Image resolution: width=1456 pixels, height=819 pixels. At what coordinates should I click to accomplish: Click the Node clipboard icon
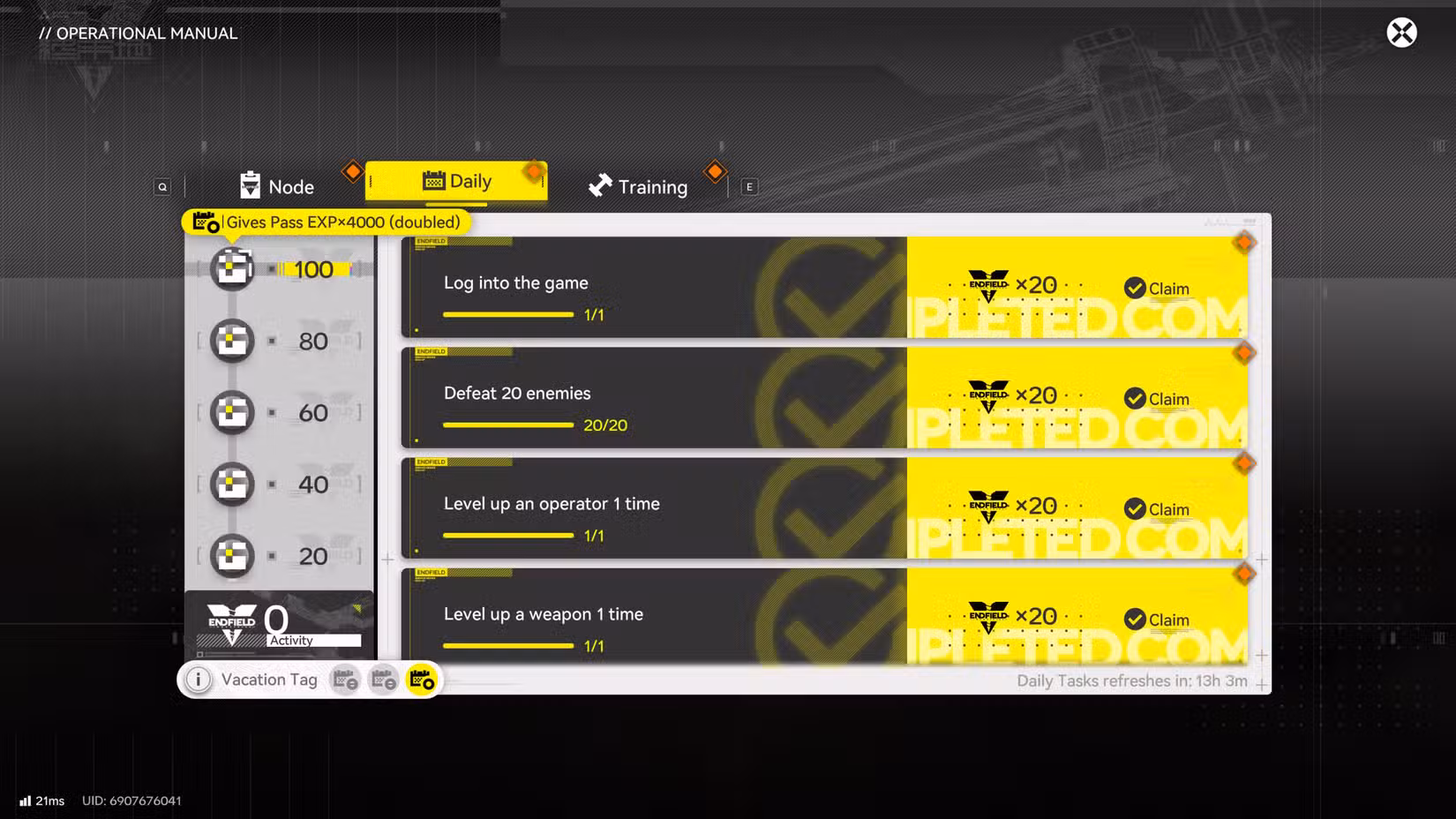tap(250, 186)
